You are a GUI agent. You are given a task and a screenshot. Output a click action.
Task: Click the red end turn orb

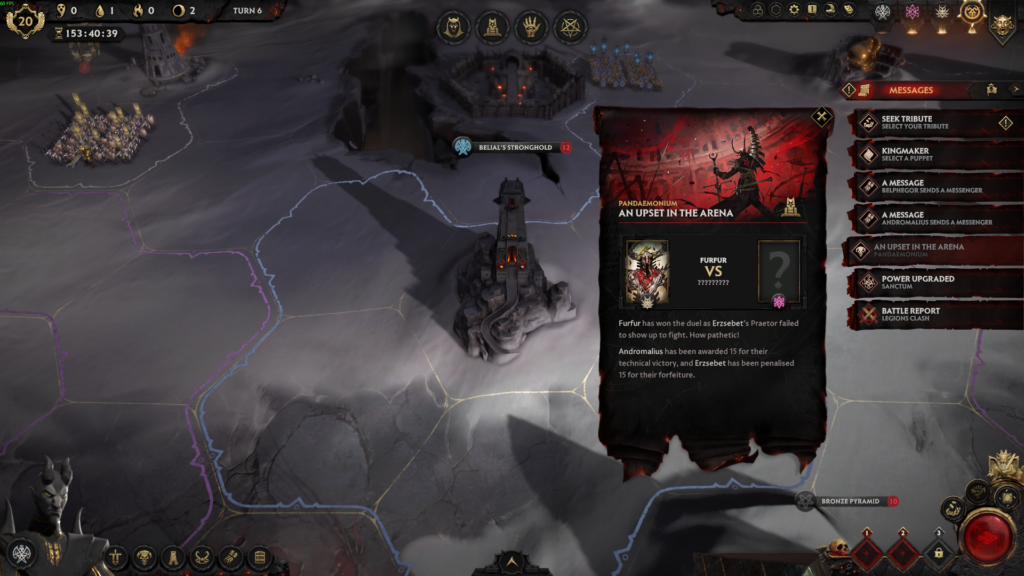pos(988,537)
